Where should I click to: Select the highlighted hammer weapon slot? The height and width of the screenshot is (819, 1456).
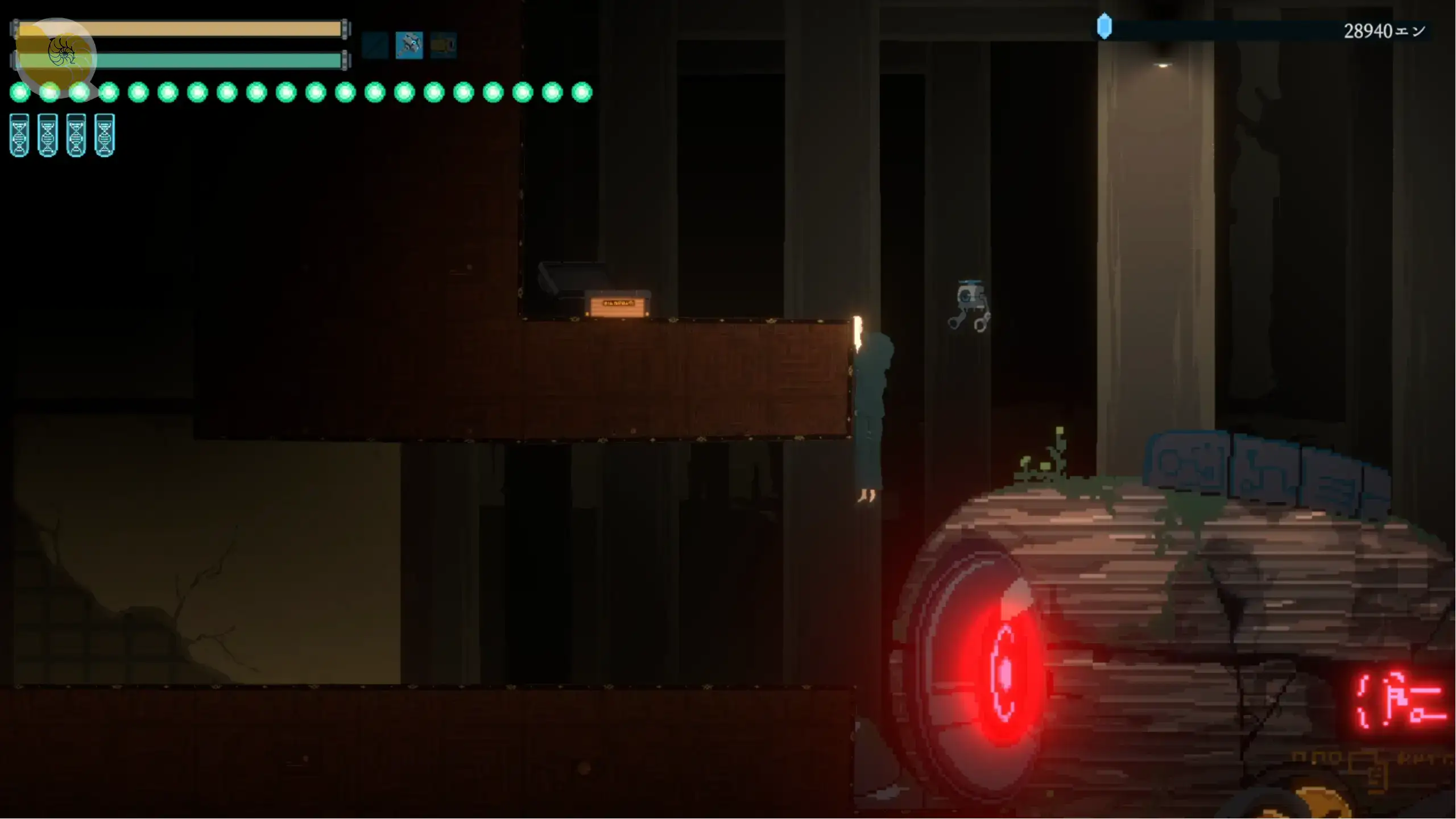point(409,45)
